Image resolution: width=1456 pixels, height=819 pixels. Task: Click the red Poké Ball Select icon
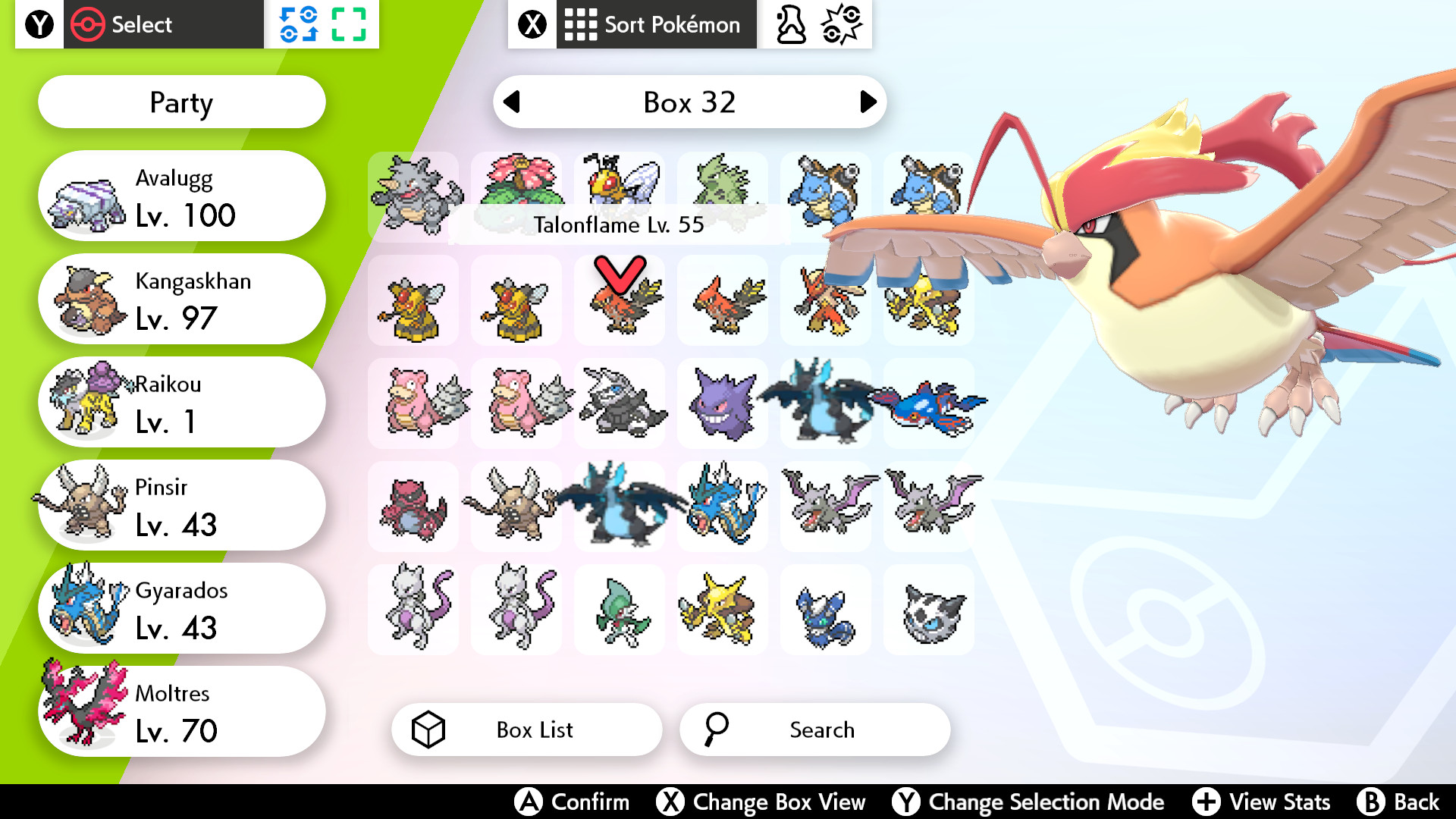coord(89,24)
